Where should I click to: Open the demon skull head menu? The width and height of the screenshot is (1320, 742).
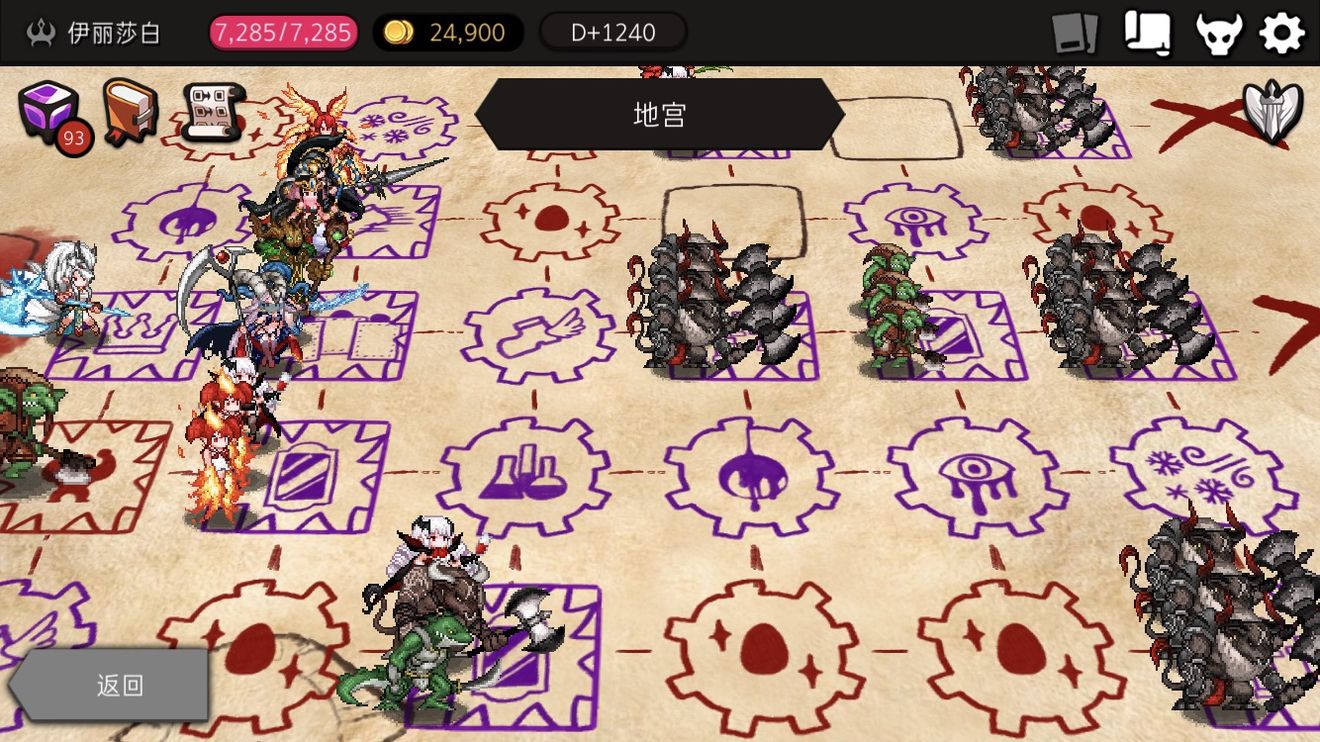click(x=1219, y=31)
